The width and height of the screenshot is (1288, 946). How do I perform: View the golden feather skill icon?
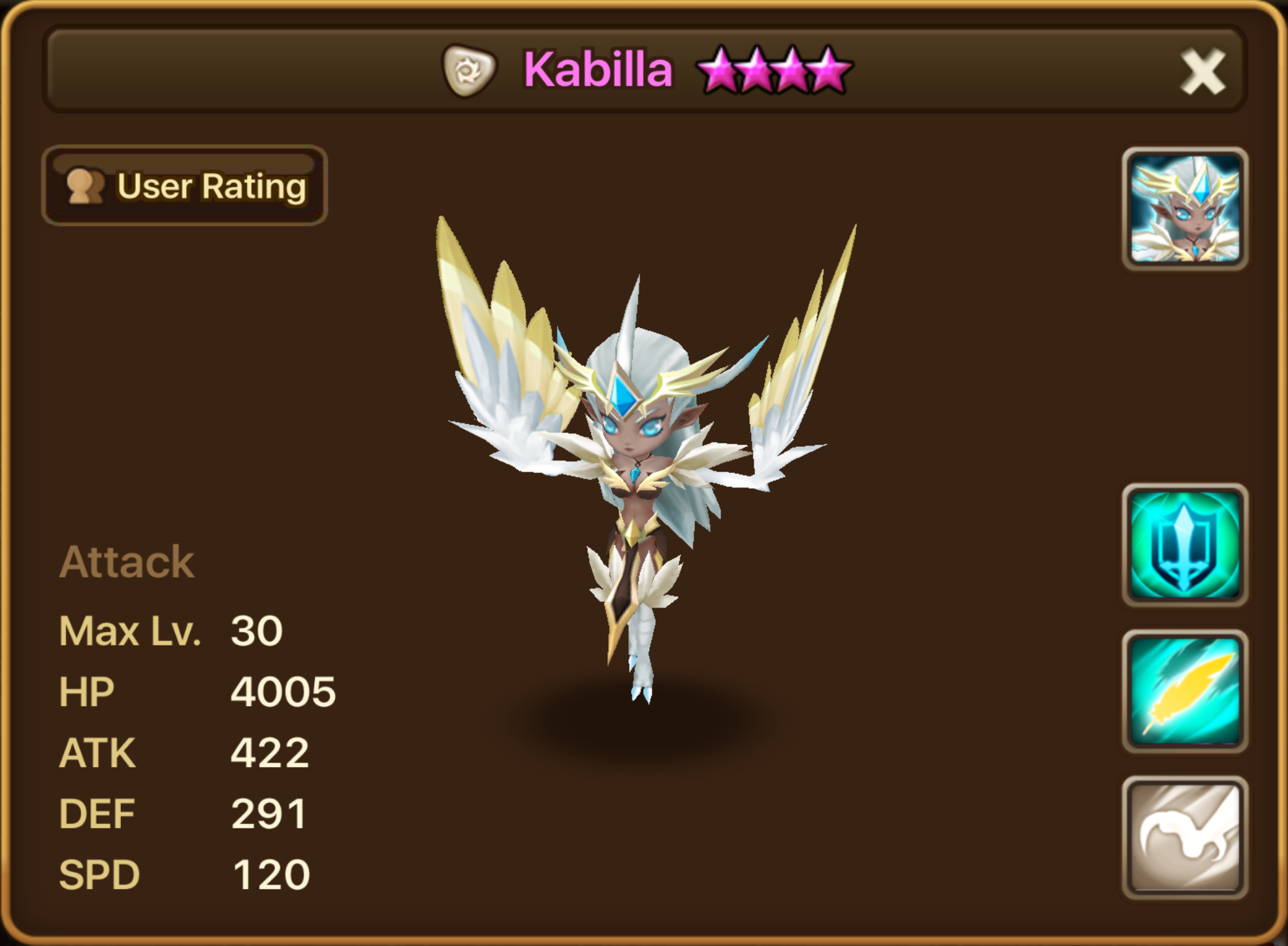coord(1185,691)
